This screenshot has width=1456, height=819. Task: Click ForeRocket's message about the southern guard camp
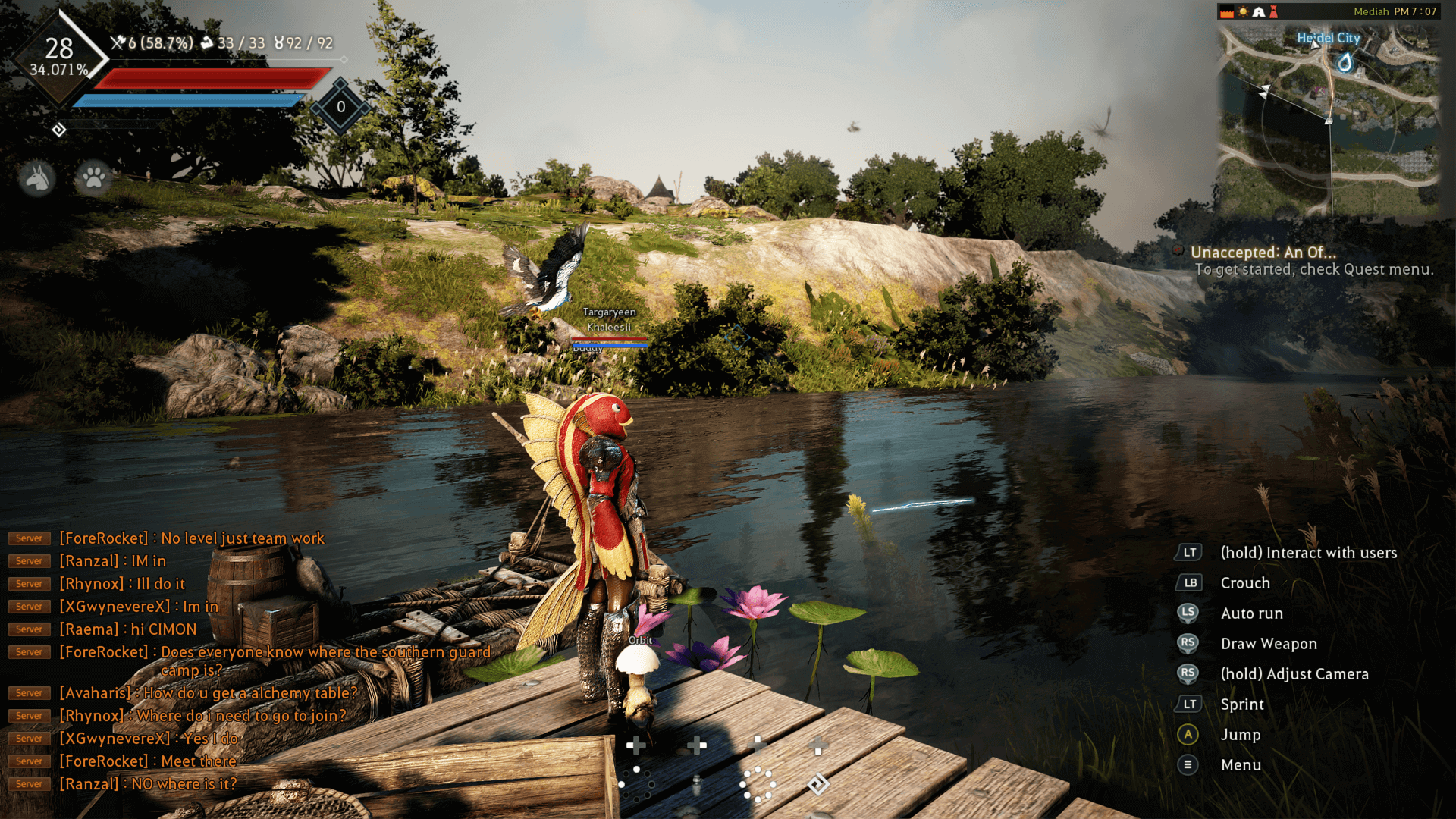(273, 652)
